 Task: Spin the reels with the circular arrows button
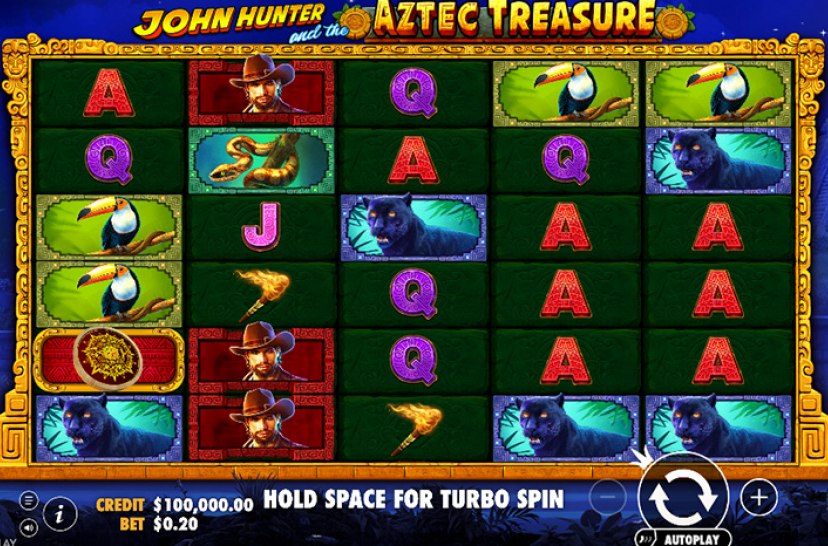point(685,496)
